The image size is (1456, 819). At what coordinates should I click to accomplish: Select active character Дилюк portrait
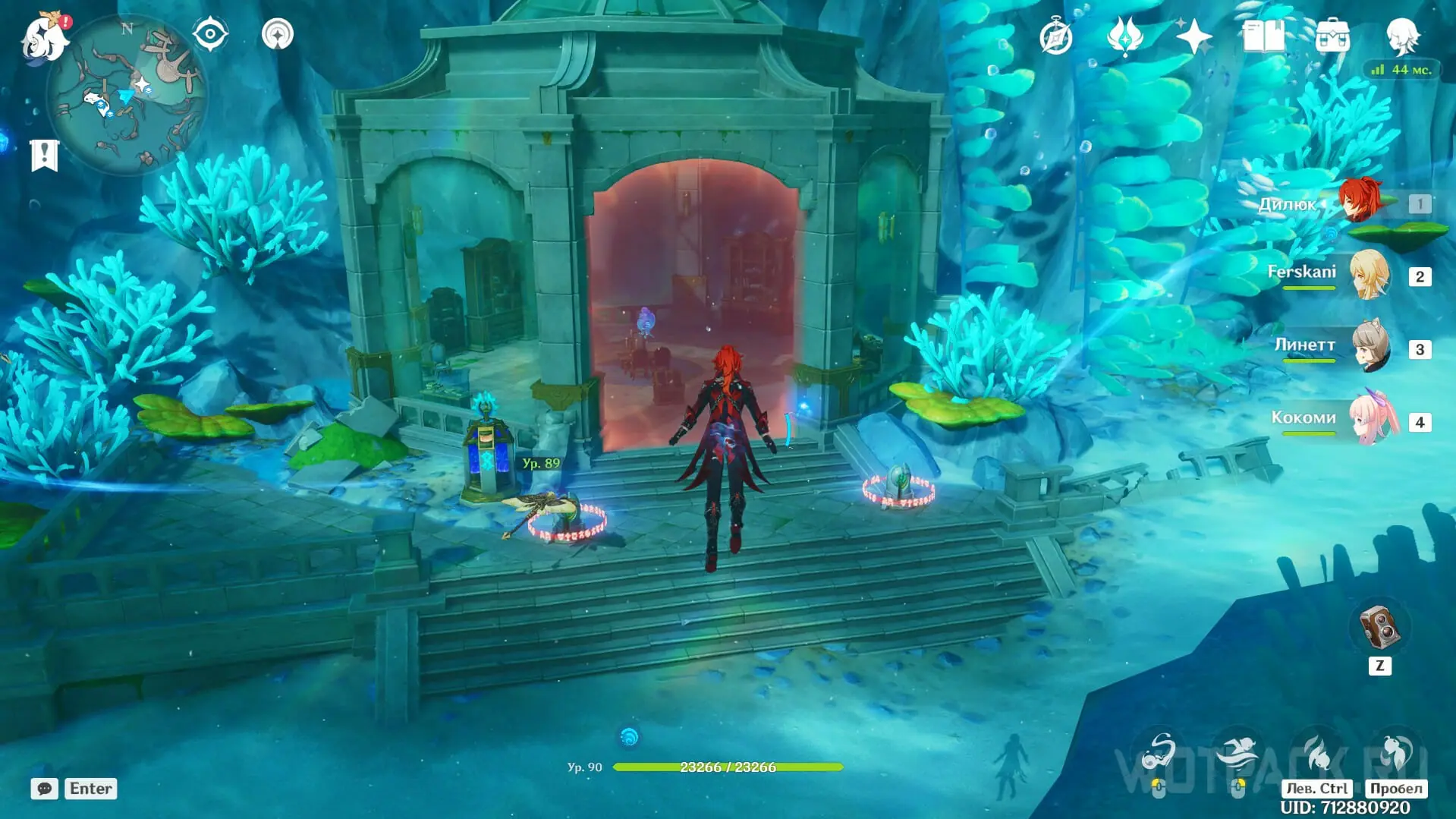click(x=1359, y=201)
